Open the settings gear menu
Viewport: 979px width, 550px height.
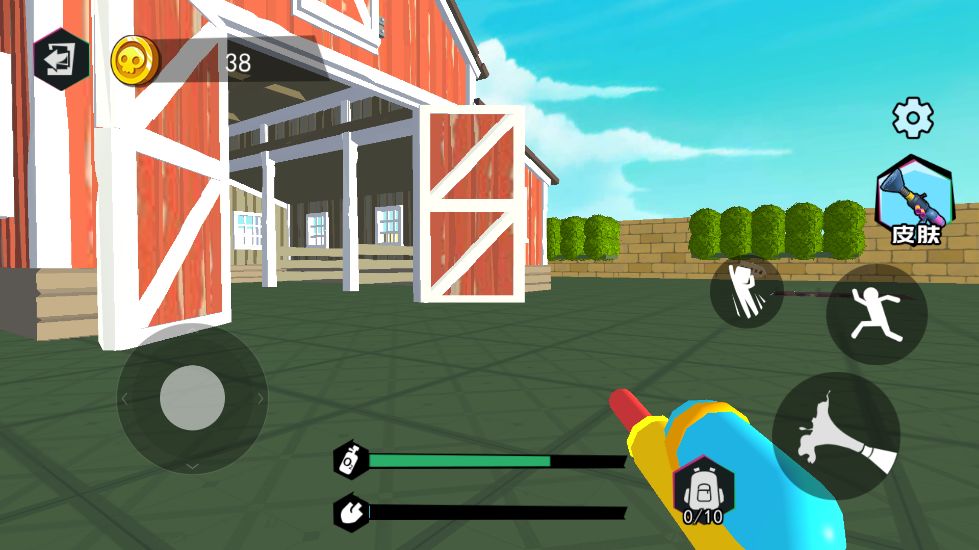[912, 118]
